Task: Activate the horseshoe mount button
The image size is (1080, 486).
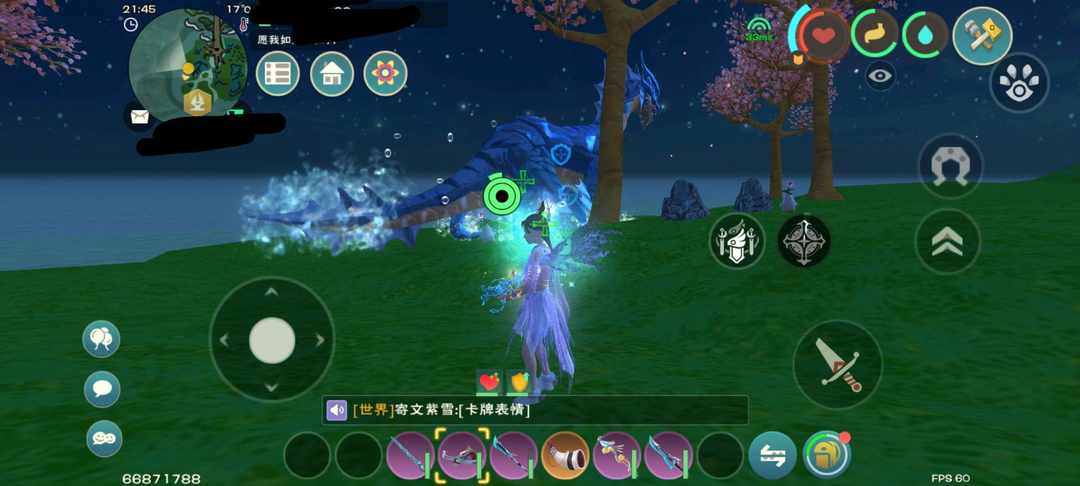Action: (x=949, y=165)
